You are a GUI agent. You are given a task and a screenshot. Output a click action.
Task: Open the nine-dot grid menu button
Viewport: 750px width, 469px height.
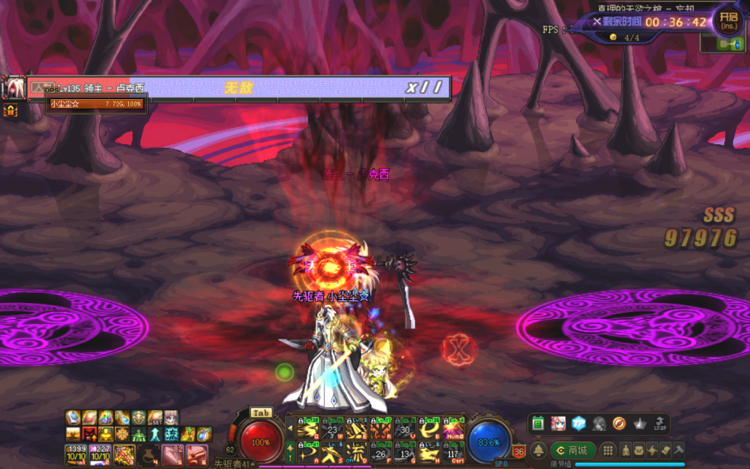609,451
